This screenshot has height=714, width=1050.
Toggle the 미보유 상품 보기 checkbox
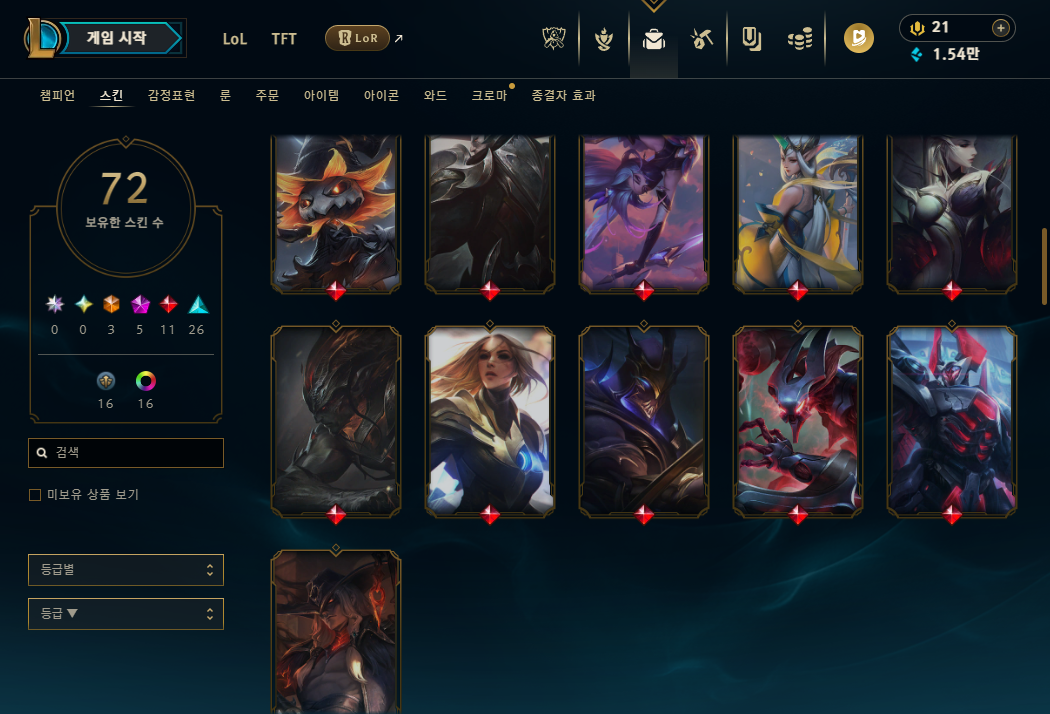click(x=35, y=495)
